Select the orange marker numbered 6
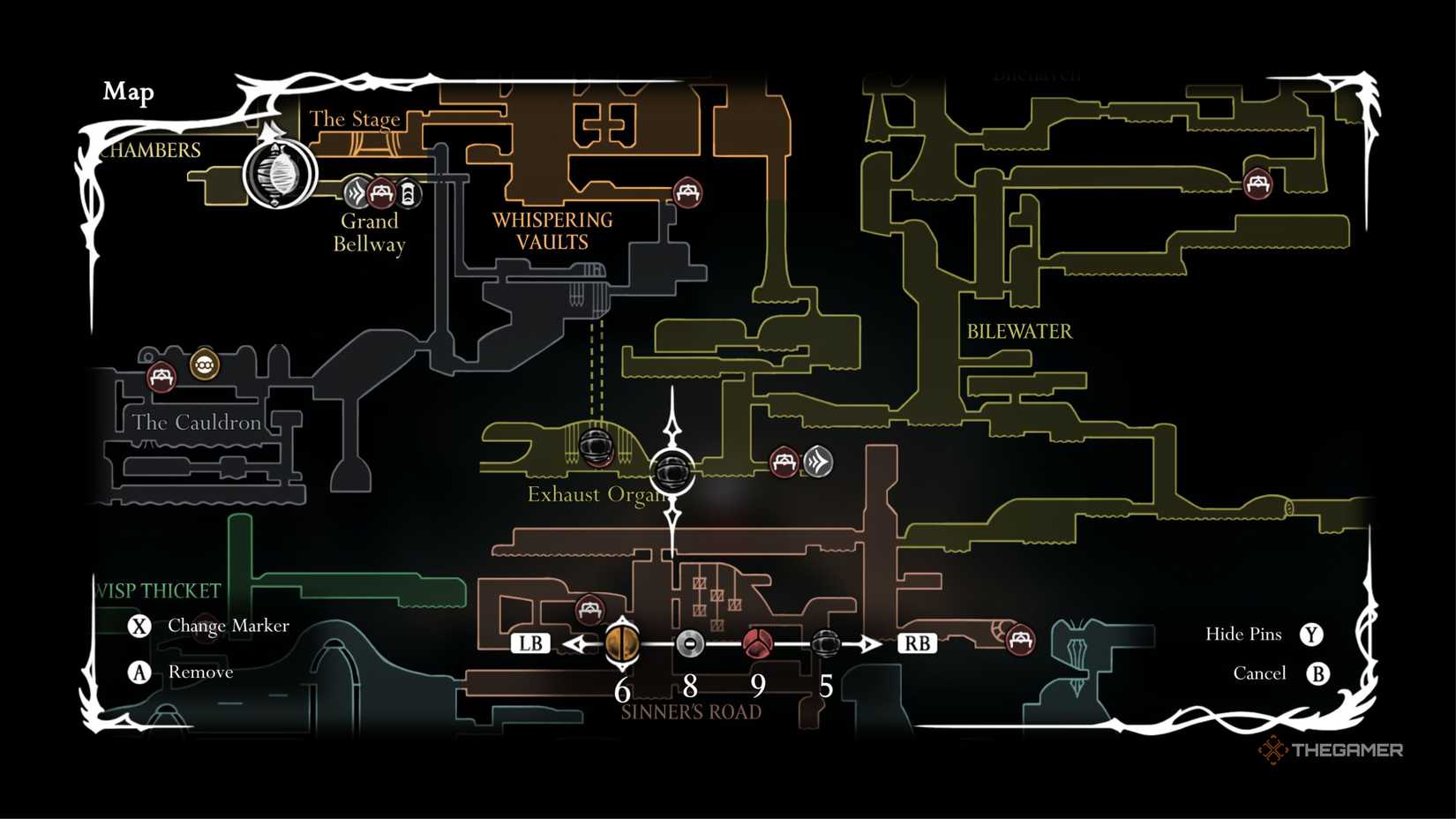The width and height of the screenshot is (1456, 819). [623, 644]
